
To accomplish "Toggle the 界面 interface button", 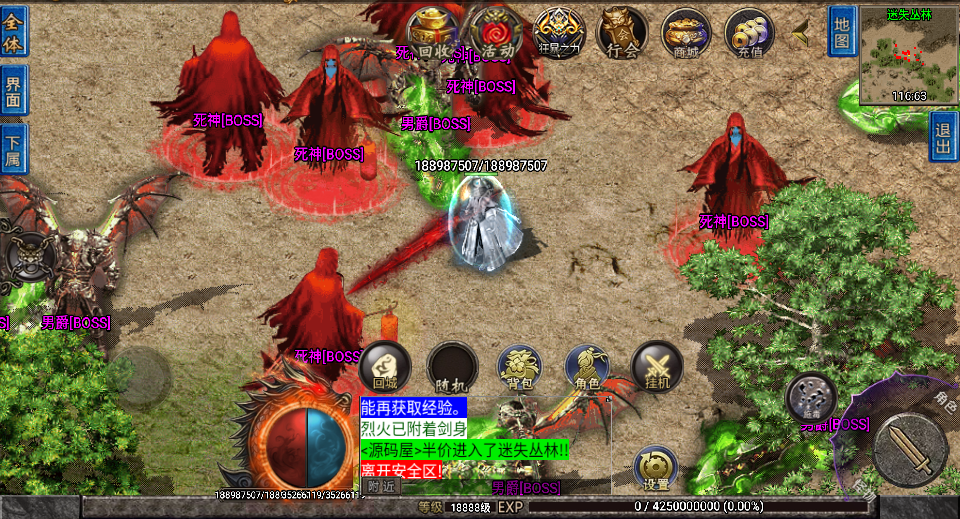I will [x=14, y=90].
